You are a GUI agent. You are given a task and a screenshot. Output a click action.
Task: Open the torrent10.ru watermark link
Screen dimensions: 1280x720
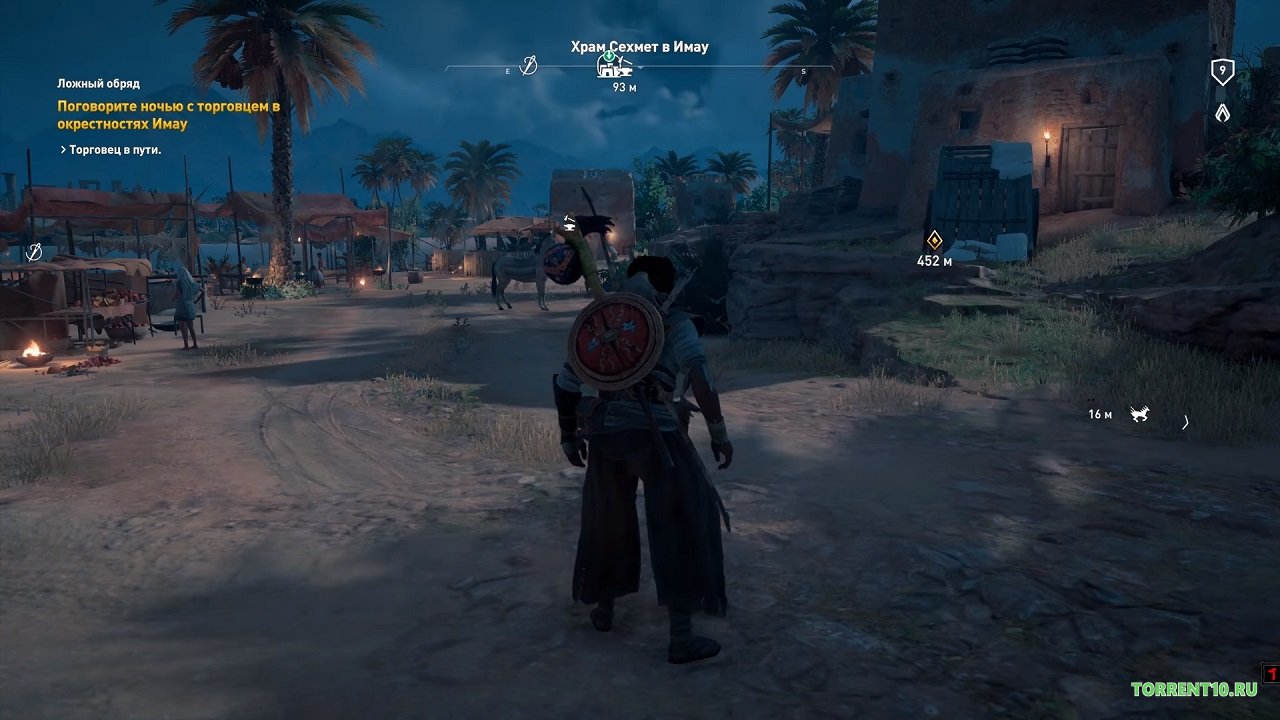[x=1193, y=689]
